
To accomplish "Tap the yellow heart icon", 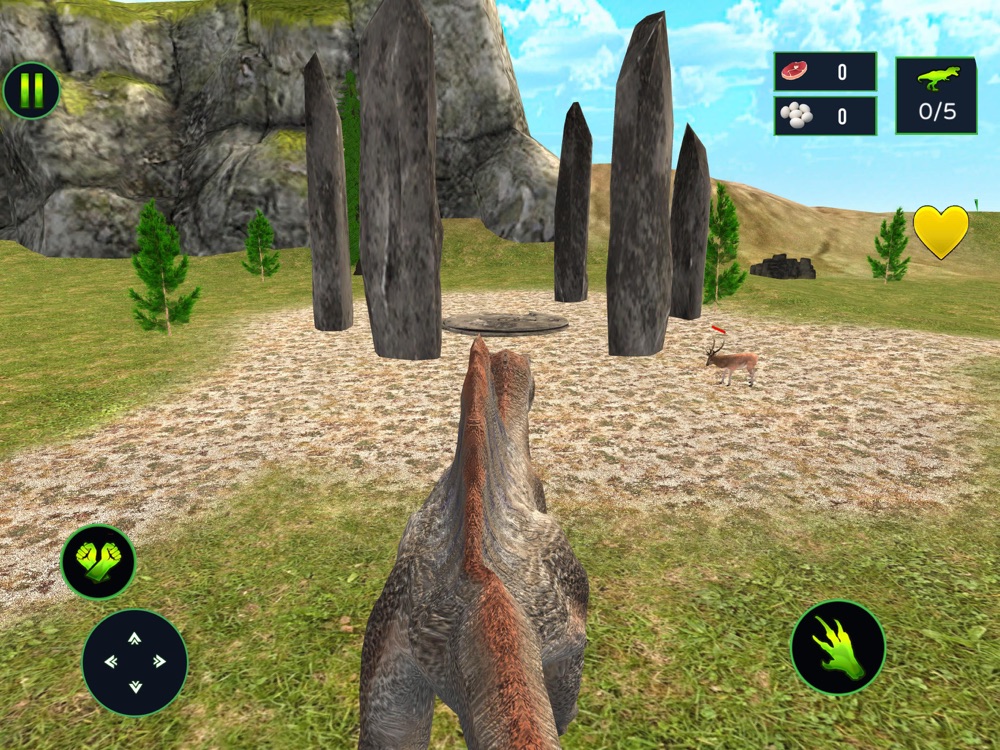I will point(940,232).
